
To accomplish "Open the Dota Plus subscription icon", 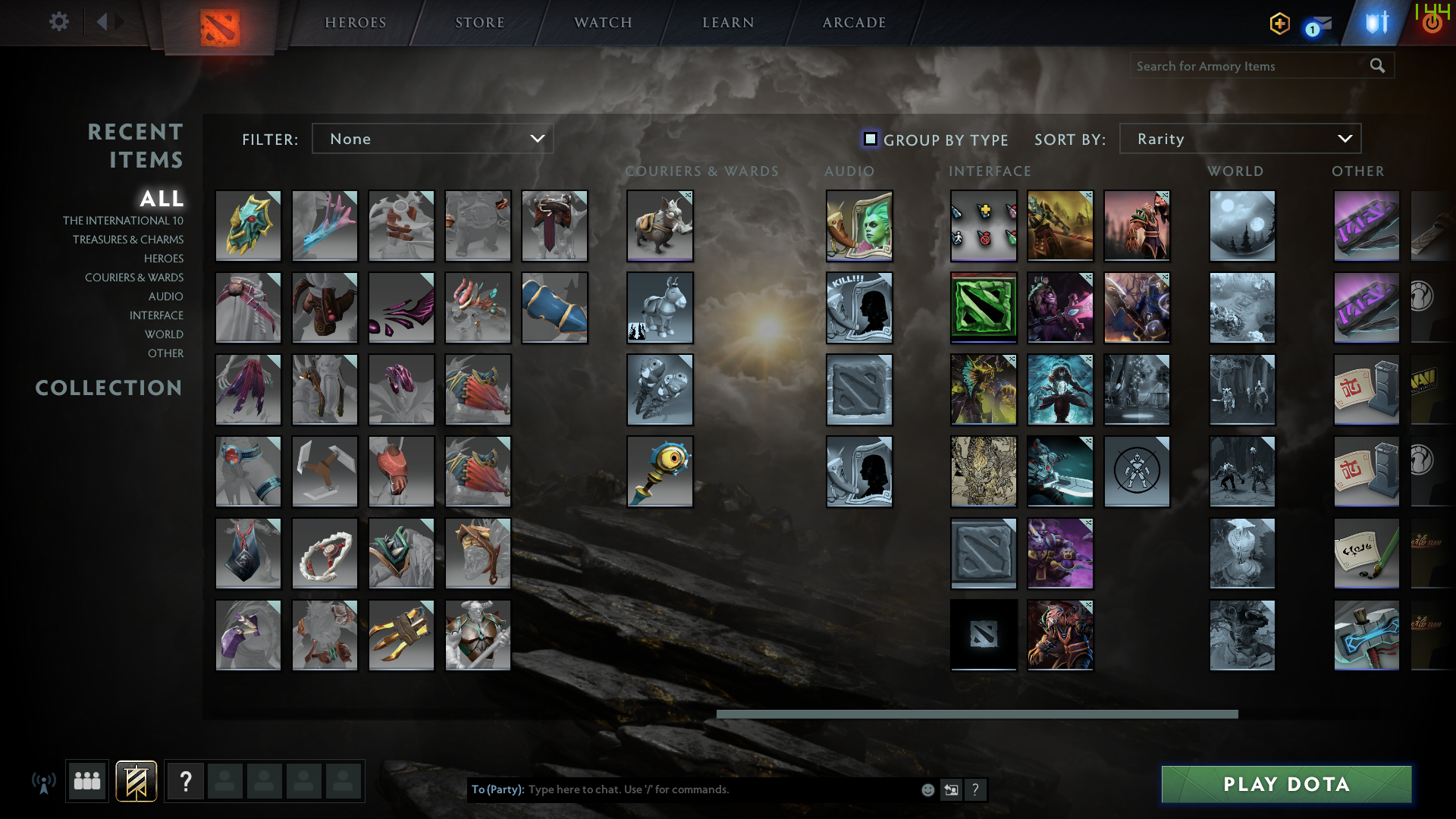I will (x=1279, y=24).
